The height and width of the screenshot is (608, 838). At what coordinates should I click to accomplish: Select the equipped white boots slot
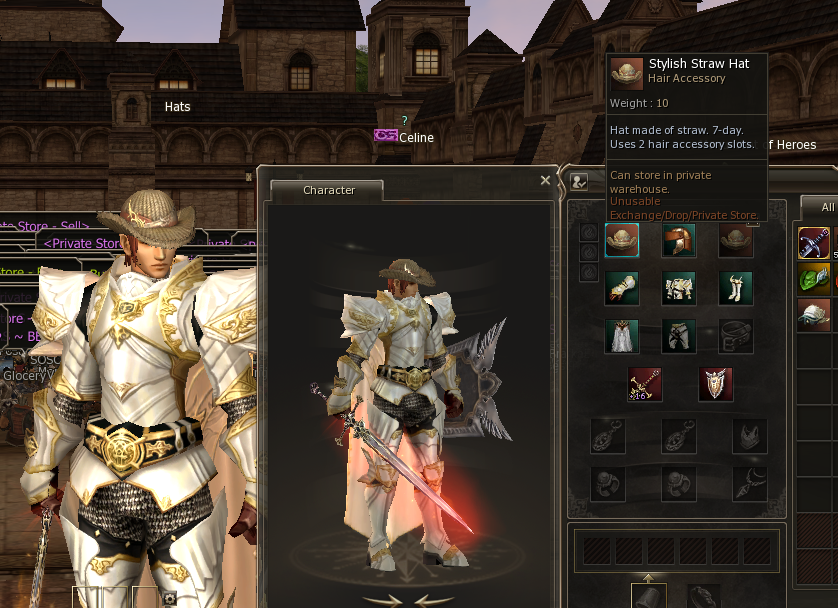pos(736,288)
